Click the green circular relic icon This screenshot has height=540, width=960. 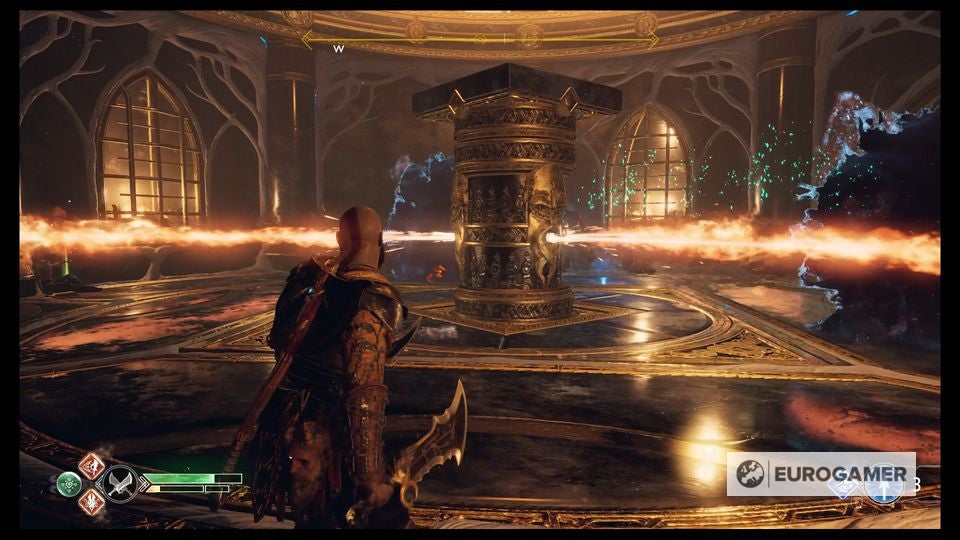pyautogui.click(x=68, y=484)
